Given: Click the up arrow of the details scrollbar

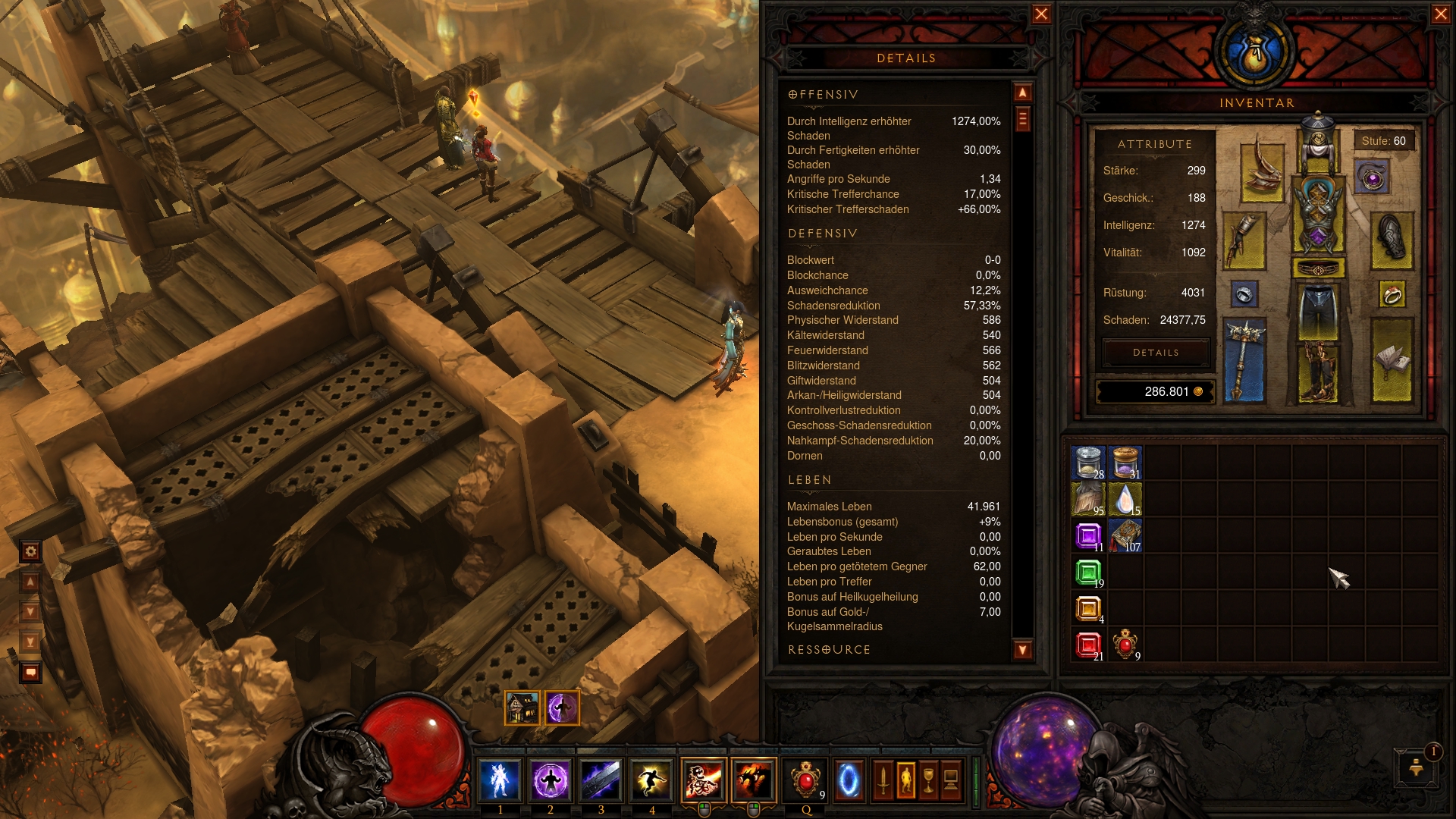Looking at the screenshot, I should [1022, 93].
